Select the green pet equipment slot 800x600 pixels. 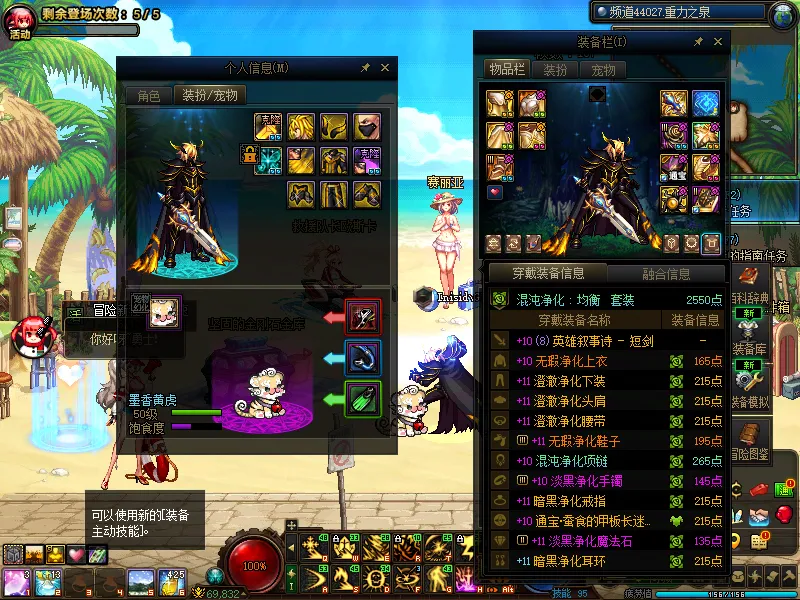(362, 399)
